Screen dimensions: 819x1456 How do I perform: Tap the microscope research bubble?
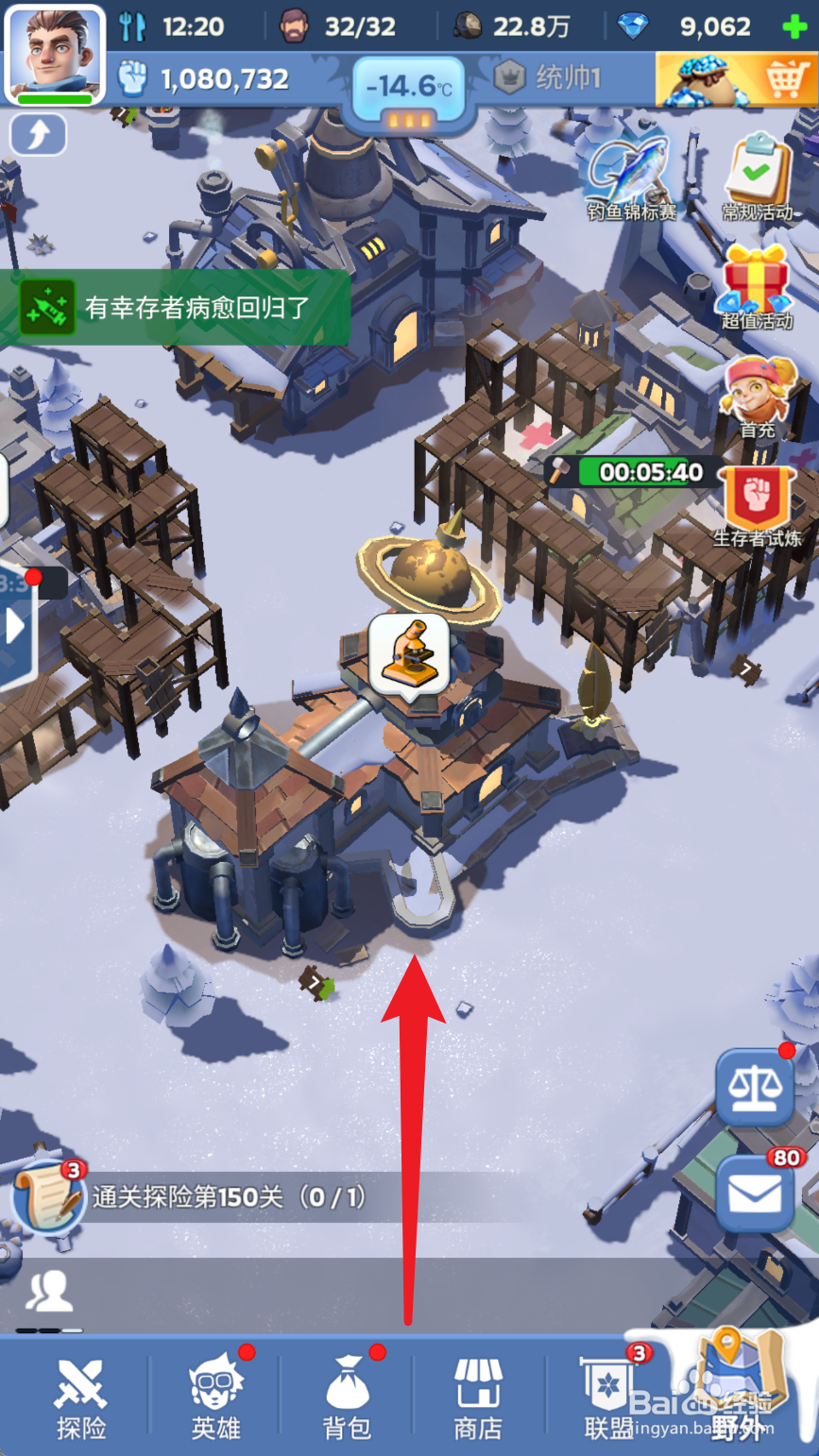click(408, 653)
